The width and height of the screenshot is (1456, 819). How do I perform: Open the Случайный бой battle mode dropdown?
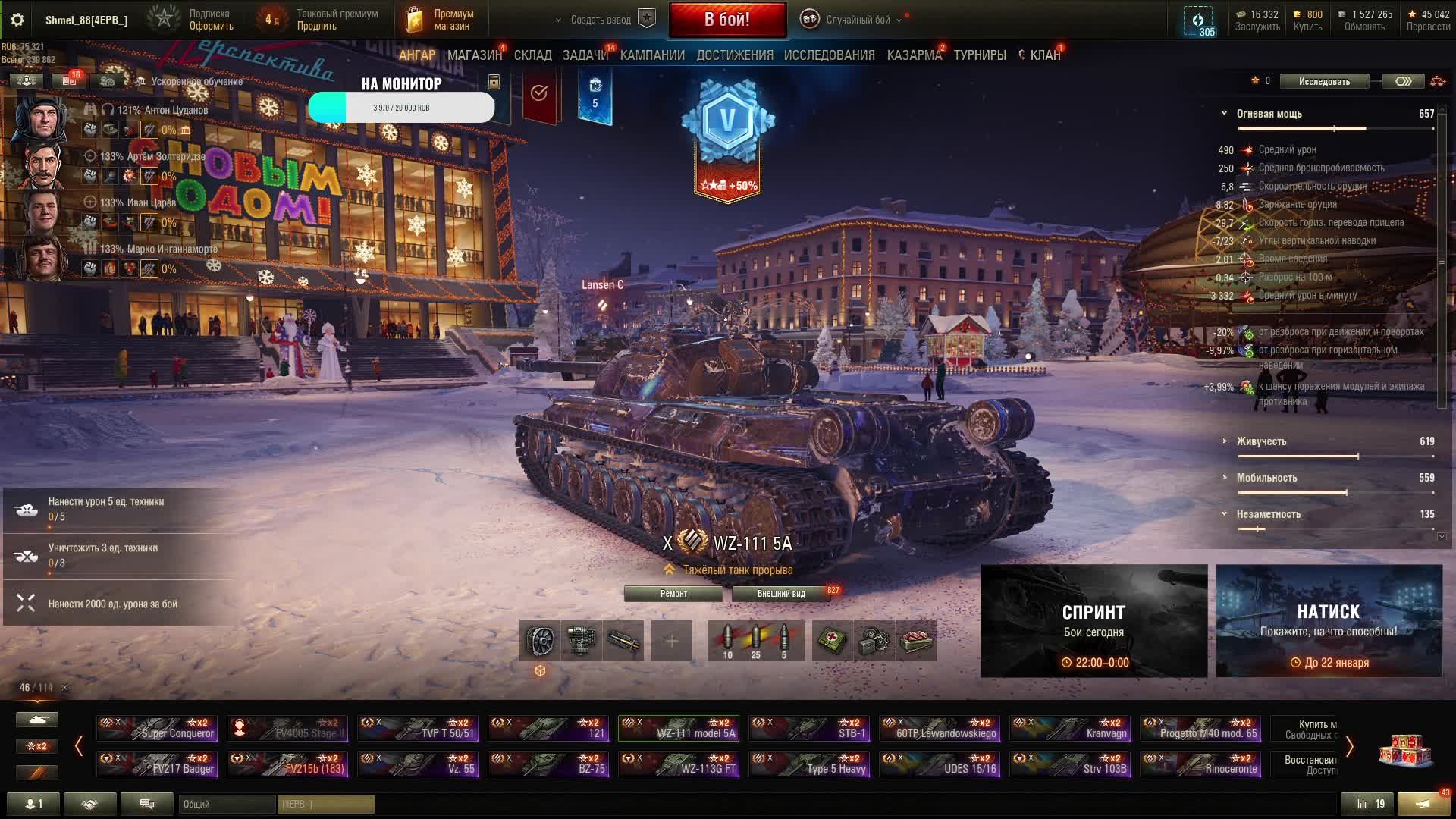tap(853, 20)
